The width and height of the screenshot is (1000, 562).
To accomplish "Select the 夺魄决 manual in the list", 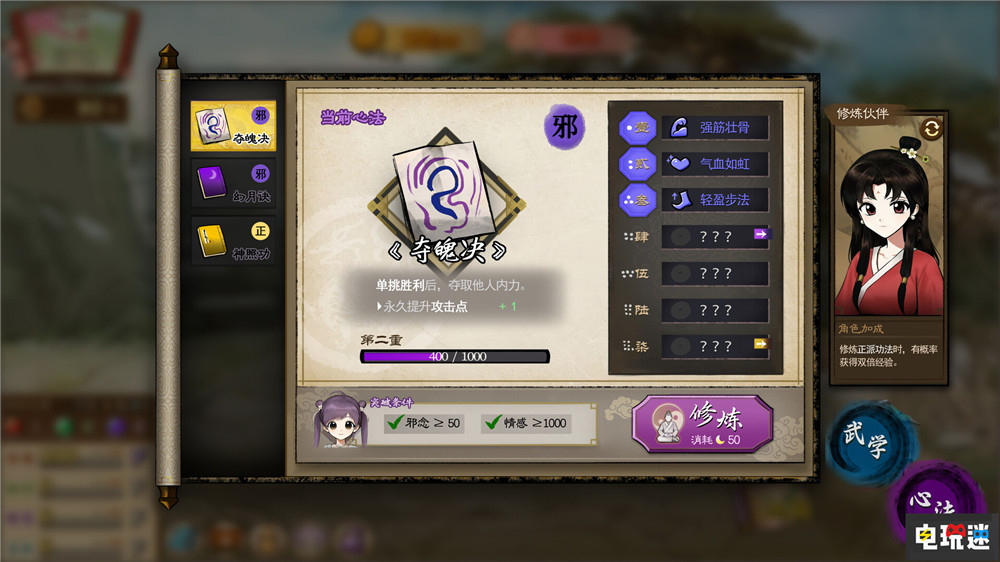I will point(233,126).
